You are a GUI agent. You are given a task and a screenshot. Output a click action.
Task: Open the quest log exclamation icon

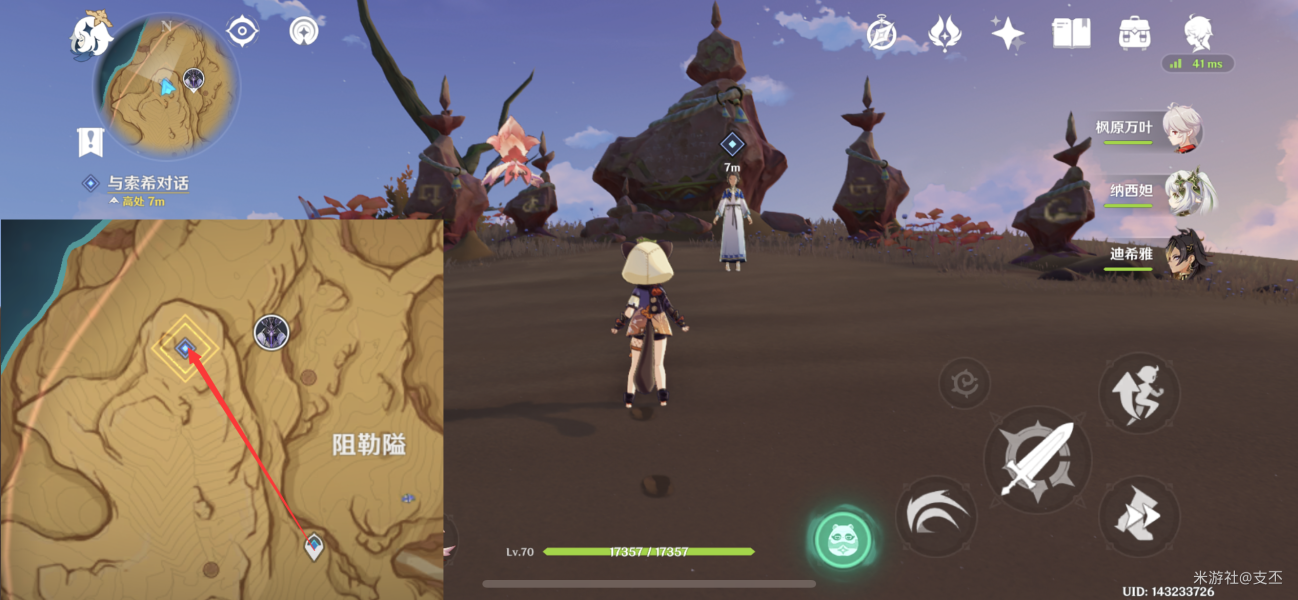point(90,143)
